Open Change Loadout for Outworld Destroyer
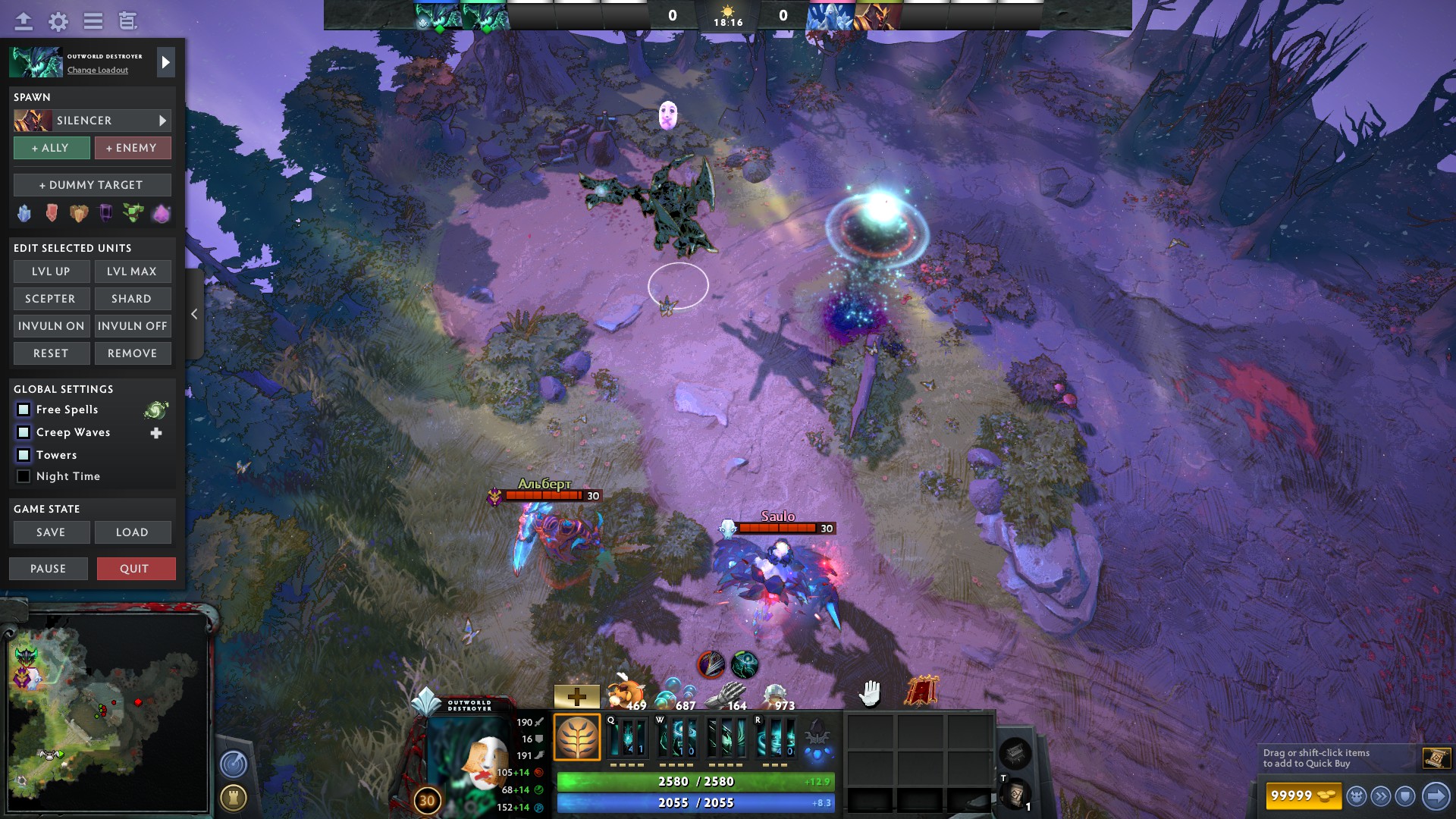Screen dimensions: 1456x819 point(97,70)
